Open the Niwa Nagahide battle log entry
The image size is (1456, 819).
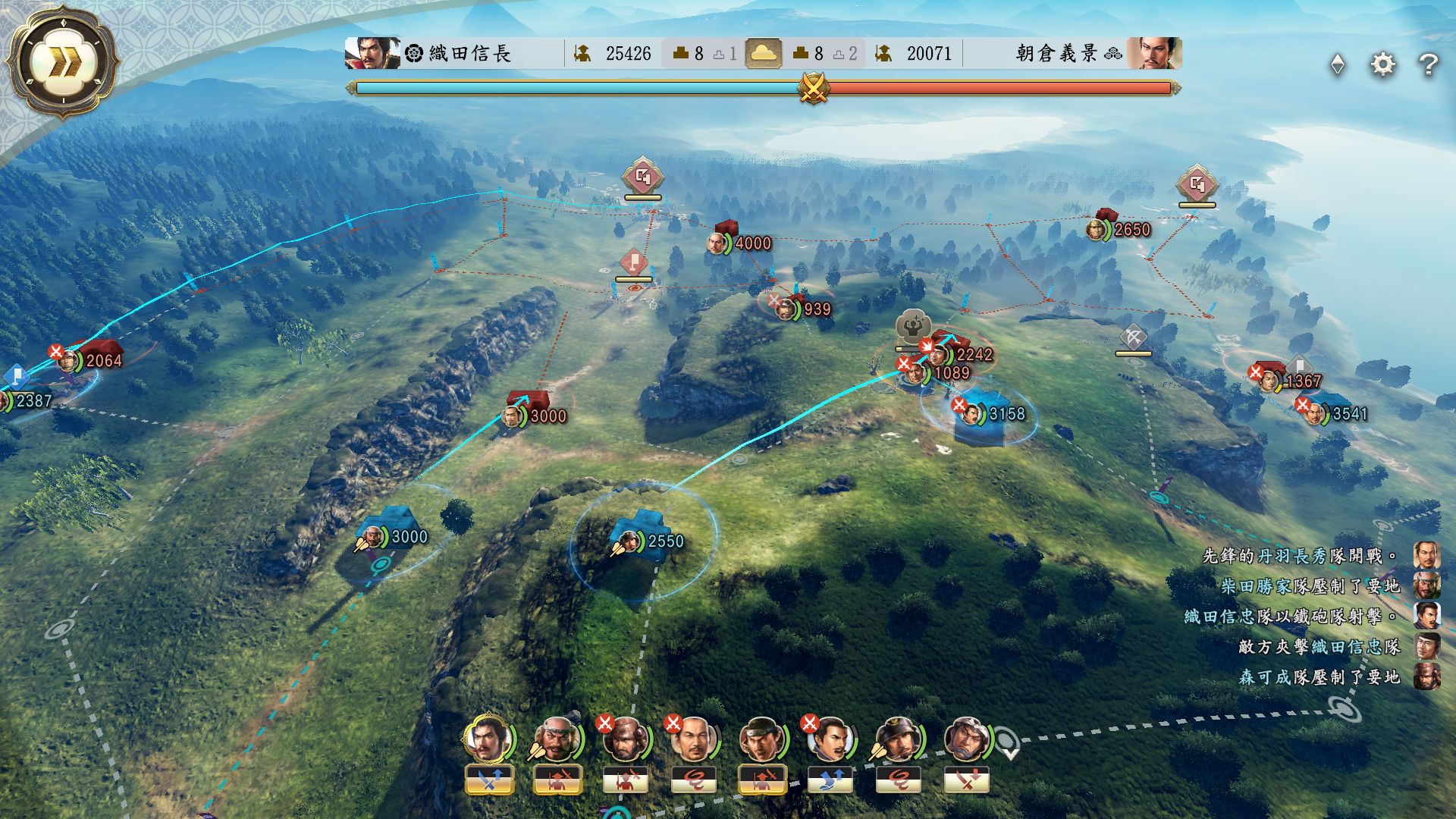coord(1300,556)
